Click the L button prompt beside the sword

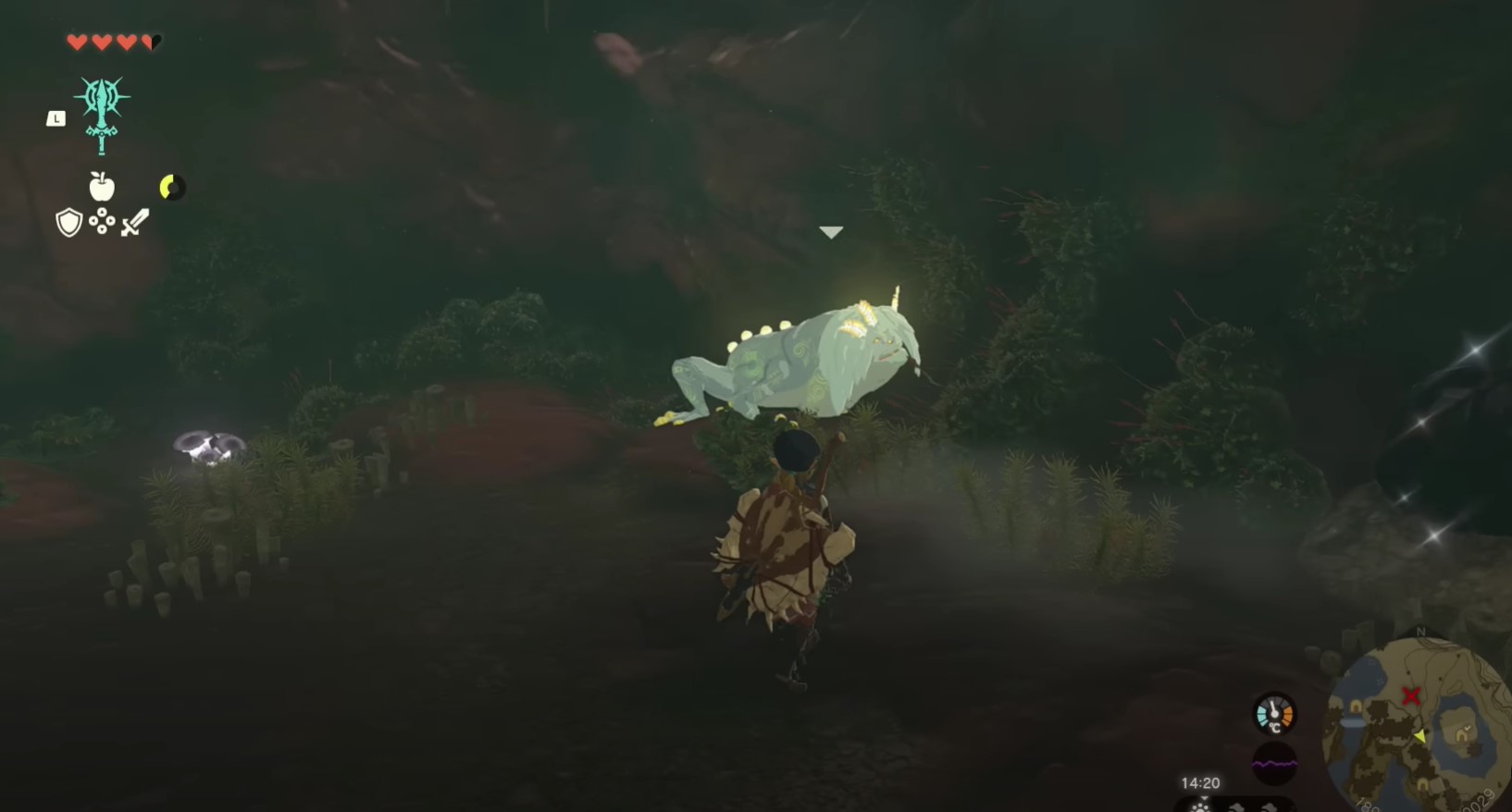(x=54, y=117)
